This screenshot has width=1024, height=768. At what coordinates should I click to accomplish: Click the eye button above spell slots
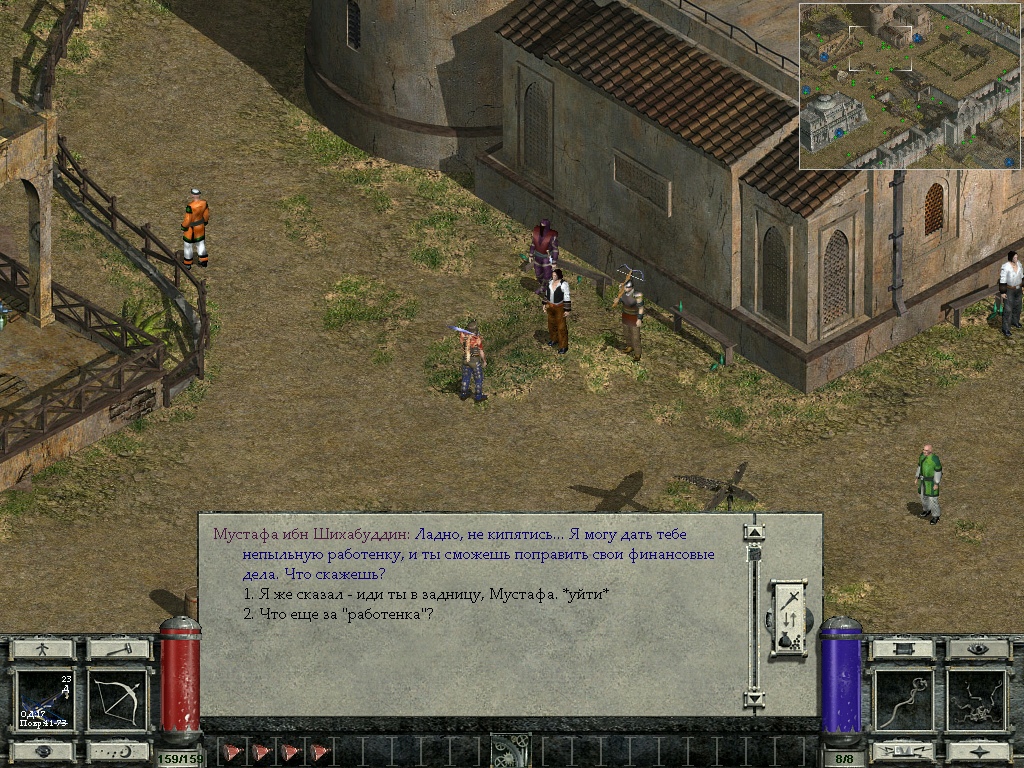(978, 649)
